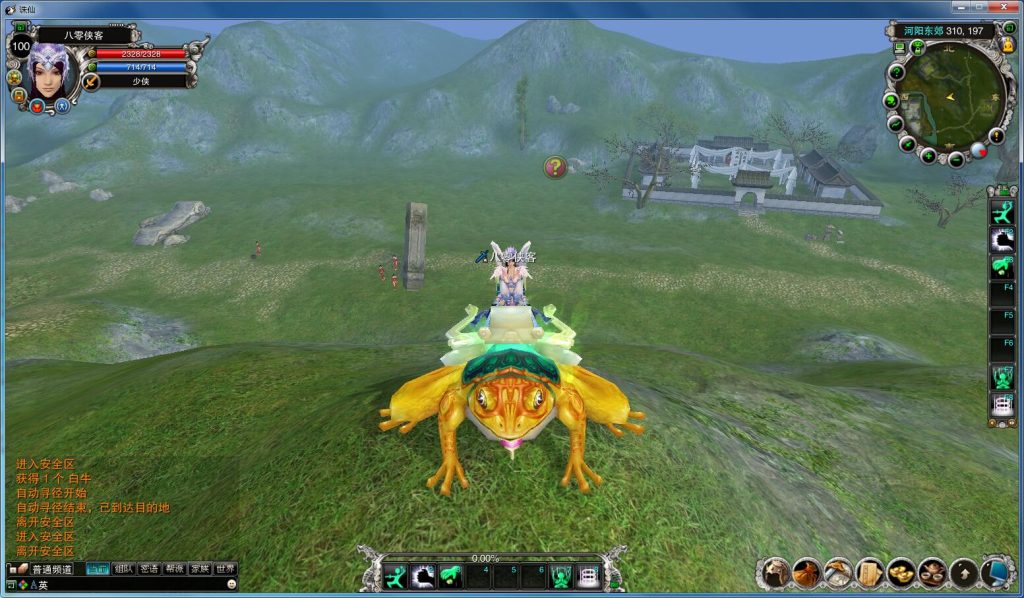Open the computer monitor system menu
Screen dimensions: 1024x598
click(x=996, y=573)
